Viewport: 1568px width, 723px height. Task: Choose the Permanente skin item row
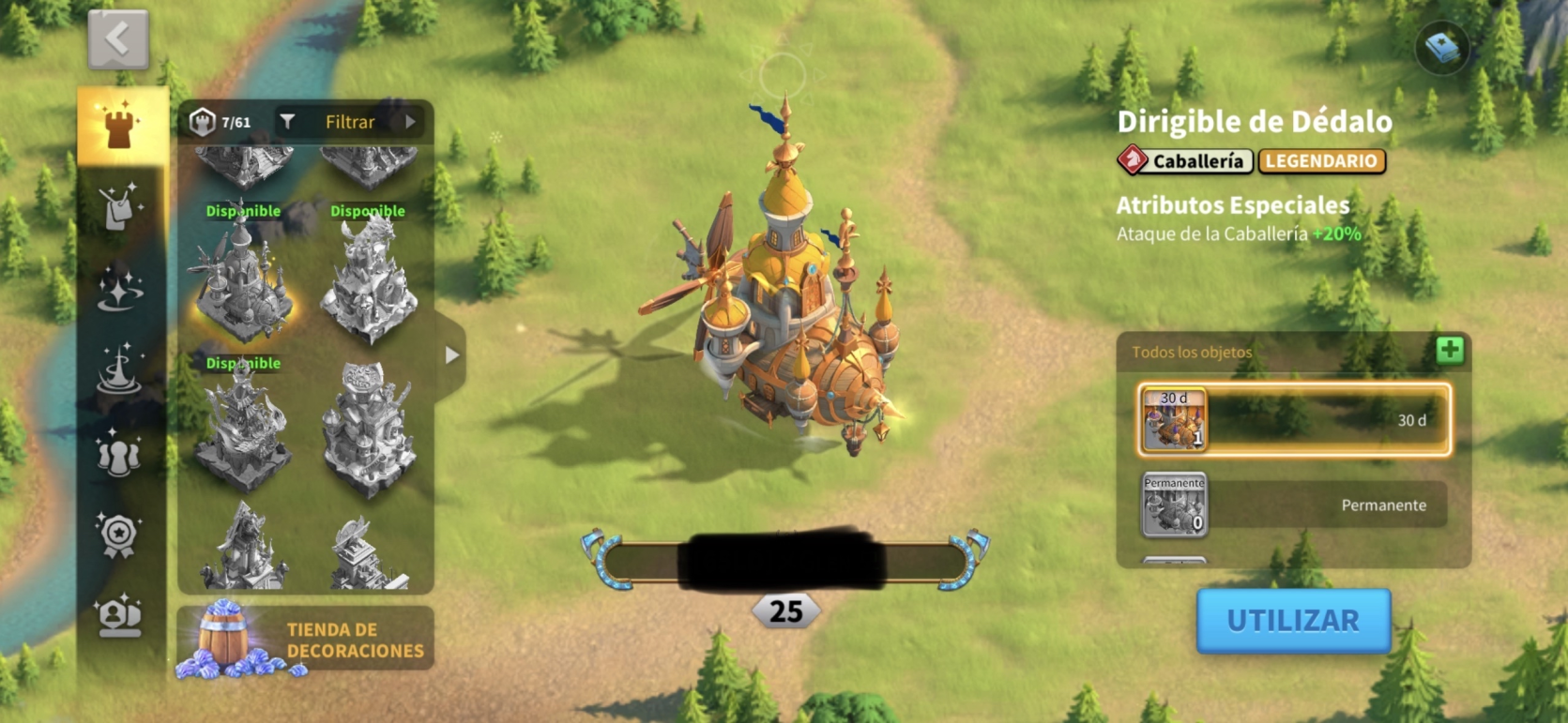pos(1294,505)
